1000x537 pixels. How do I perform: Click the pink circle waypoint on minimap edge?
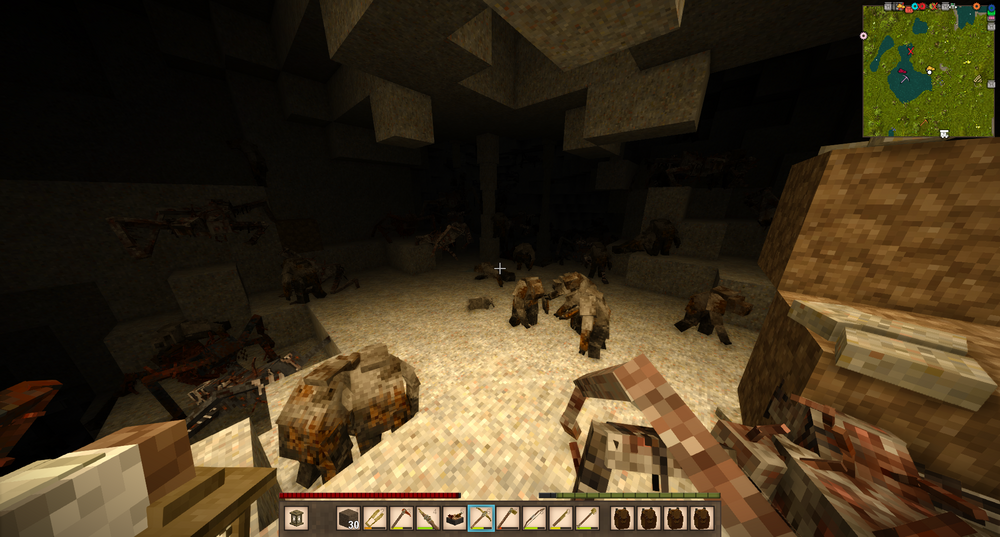pyautogui.click(x=864, y=36)
